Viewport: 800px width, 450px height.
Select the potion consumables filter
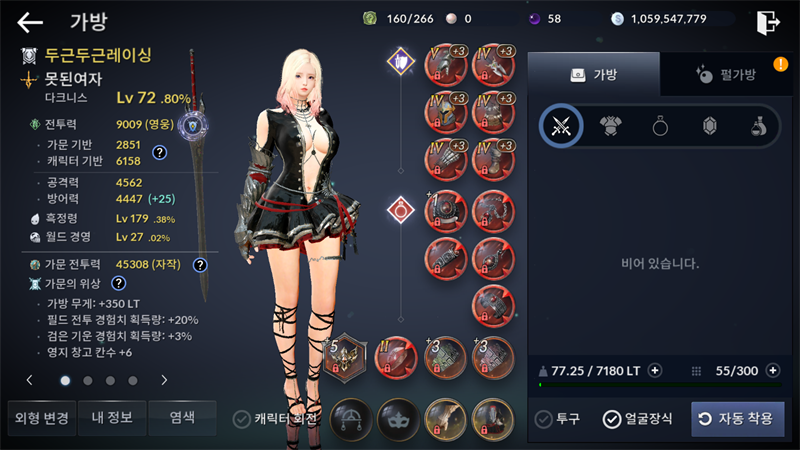coord(760,126)
